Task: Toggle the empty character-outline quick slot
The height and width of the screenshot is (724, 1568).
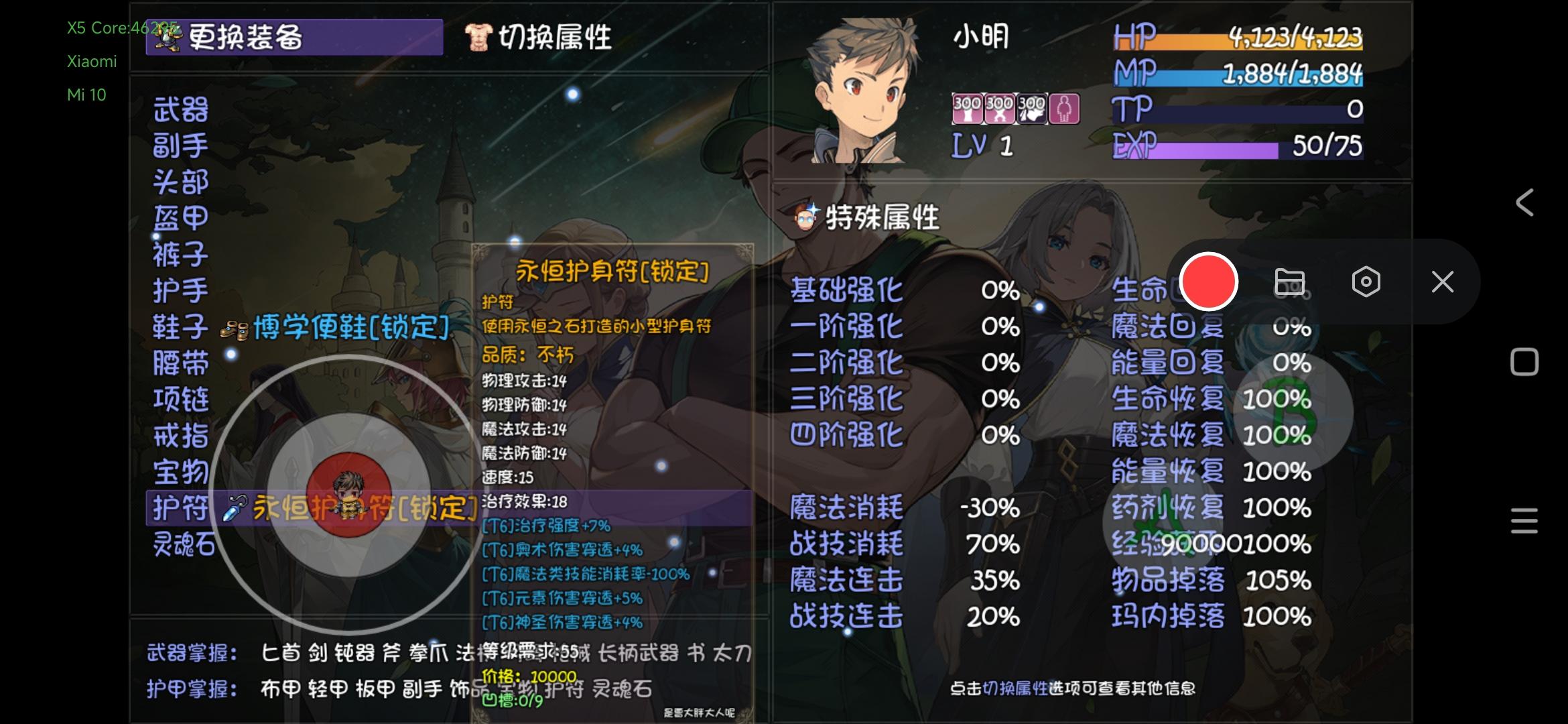Action: 1065,109
